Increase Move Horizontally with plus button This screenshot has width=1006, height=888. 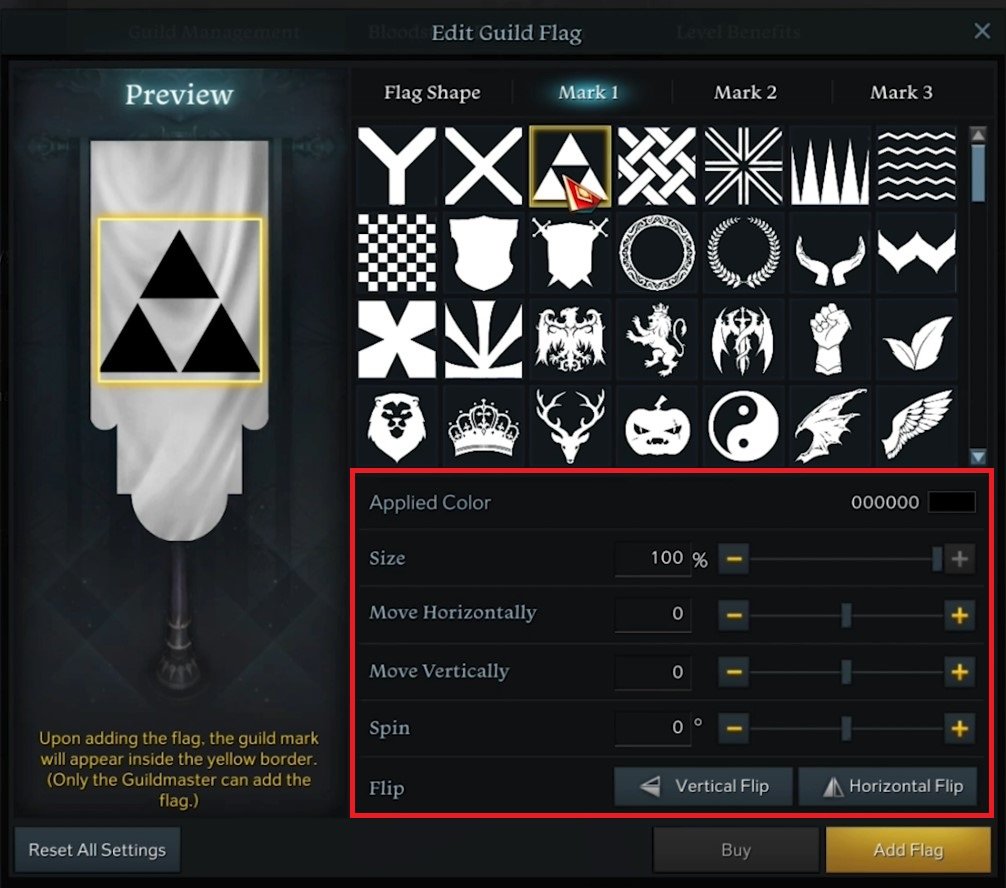pos(959,615)
